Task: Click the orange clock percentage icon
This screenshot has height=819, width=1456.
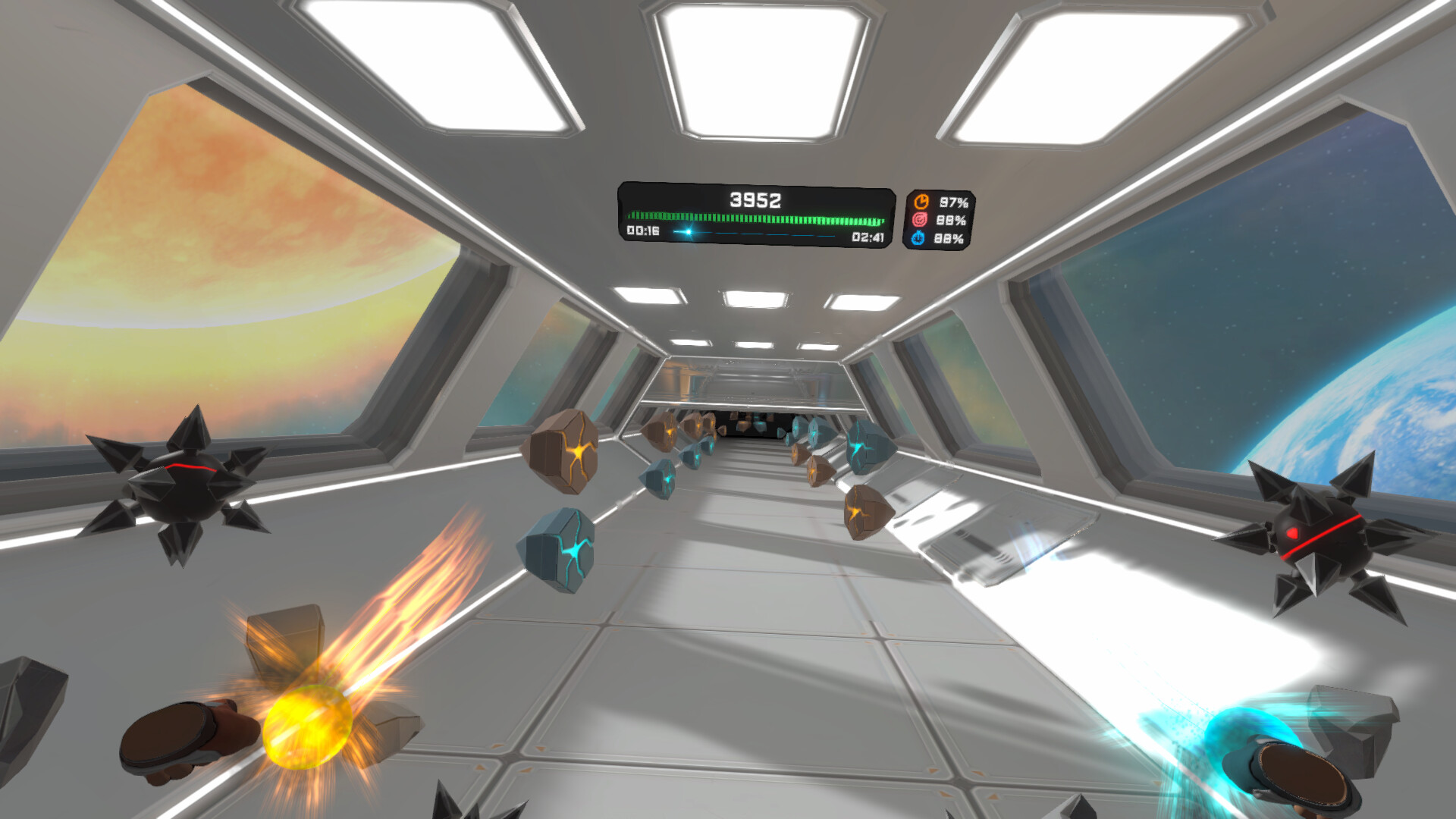Action: coord(922,201)
